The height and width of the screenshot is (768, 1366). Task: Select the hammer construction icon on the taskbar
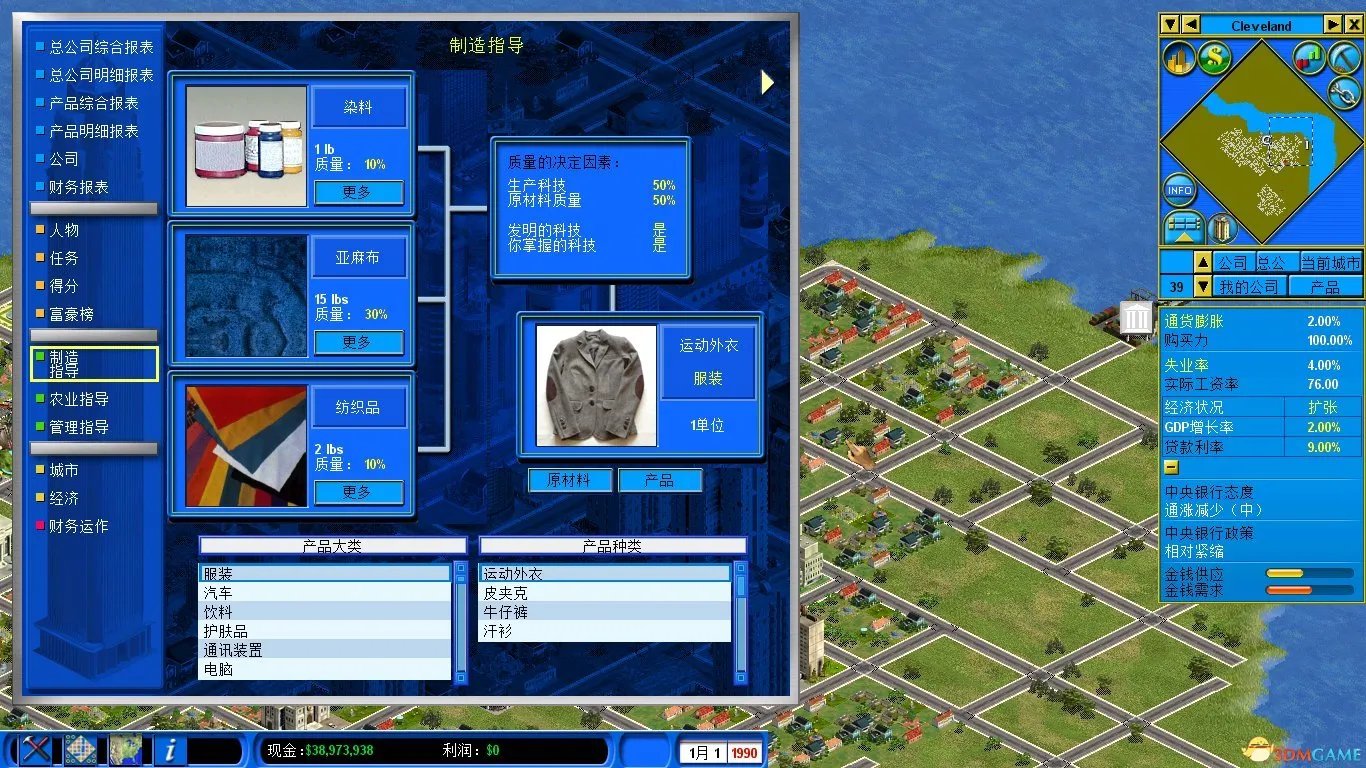[x=35, y=748]
